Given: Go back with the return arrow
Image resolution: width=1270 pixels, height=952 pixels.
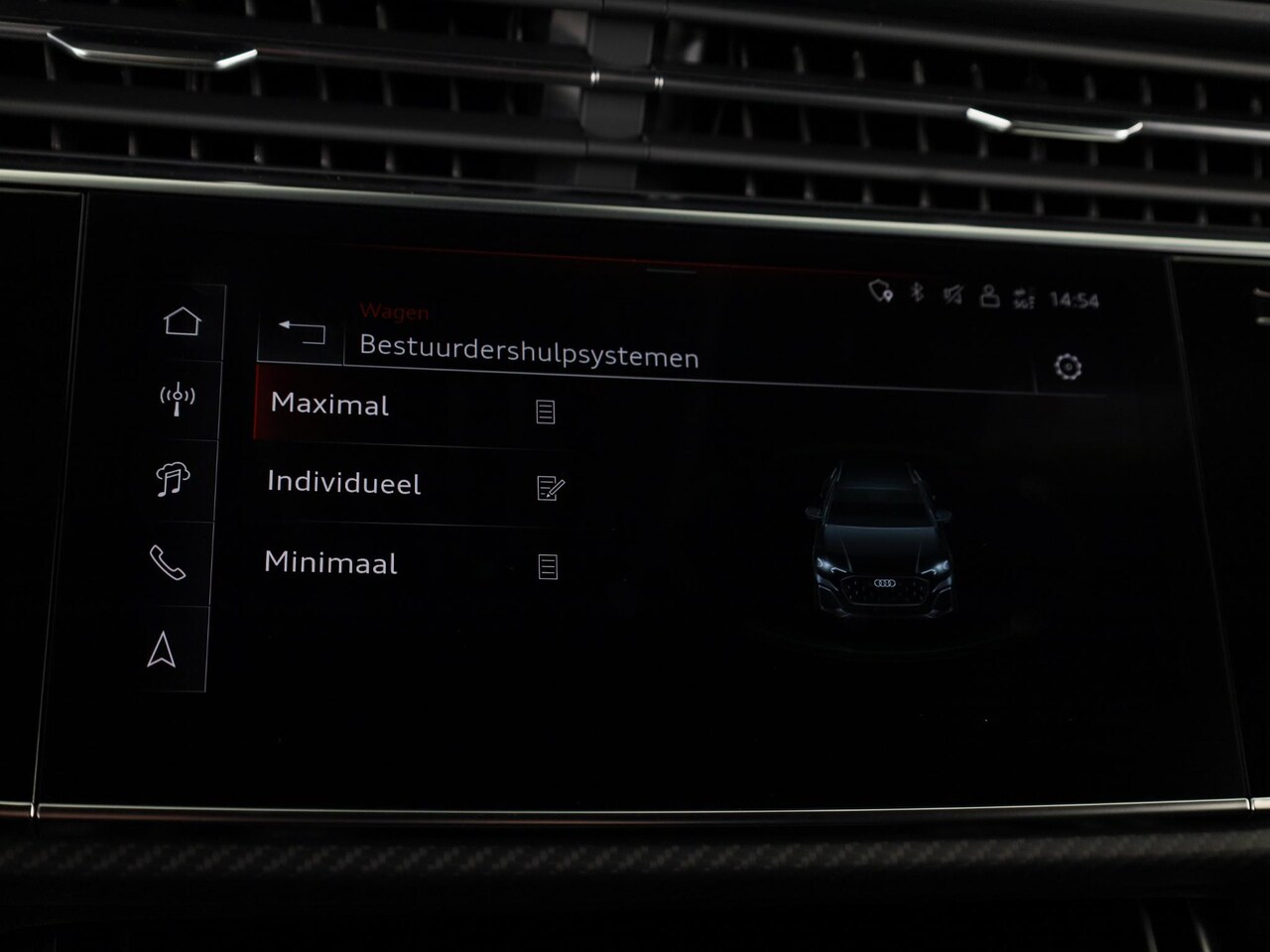Looking at the screenshot, I should coord(302,332).
